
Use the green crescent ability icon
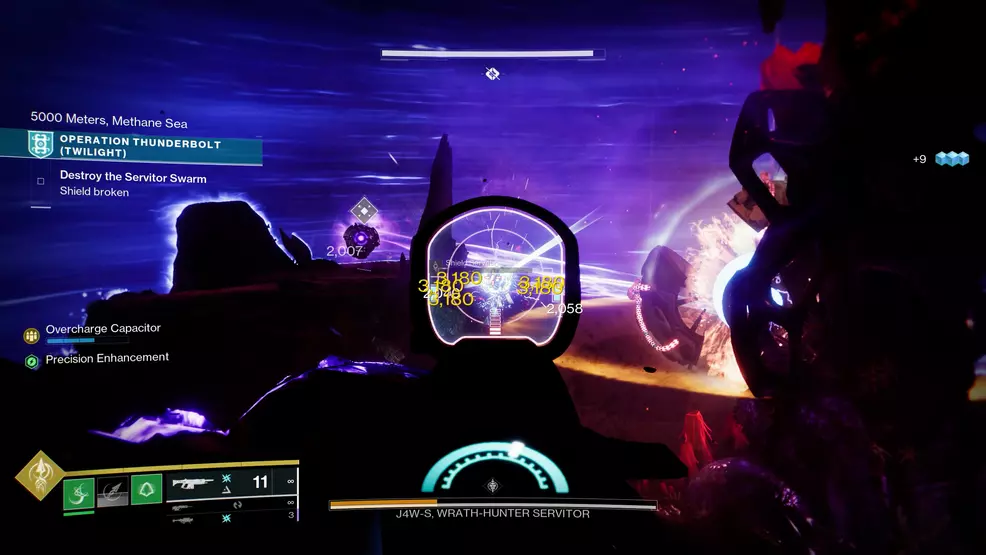pyautogui.click(x=79, y=492)
